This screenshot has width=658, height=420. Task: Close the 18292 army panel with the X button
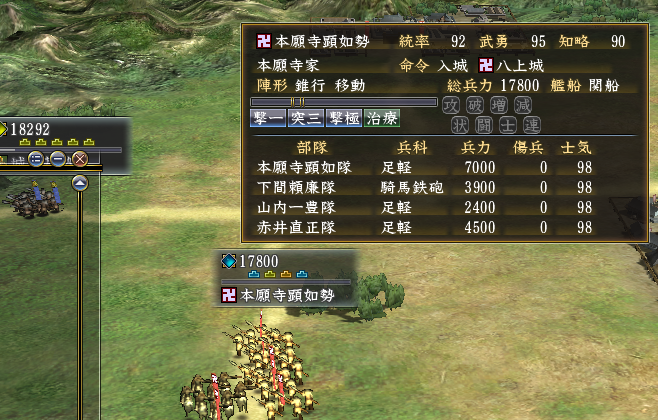pos(80,158)
